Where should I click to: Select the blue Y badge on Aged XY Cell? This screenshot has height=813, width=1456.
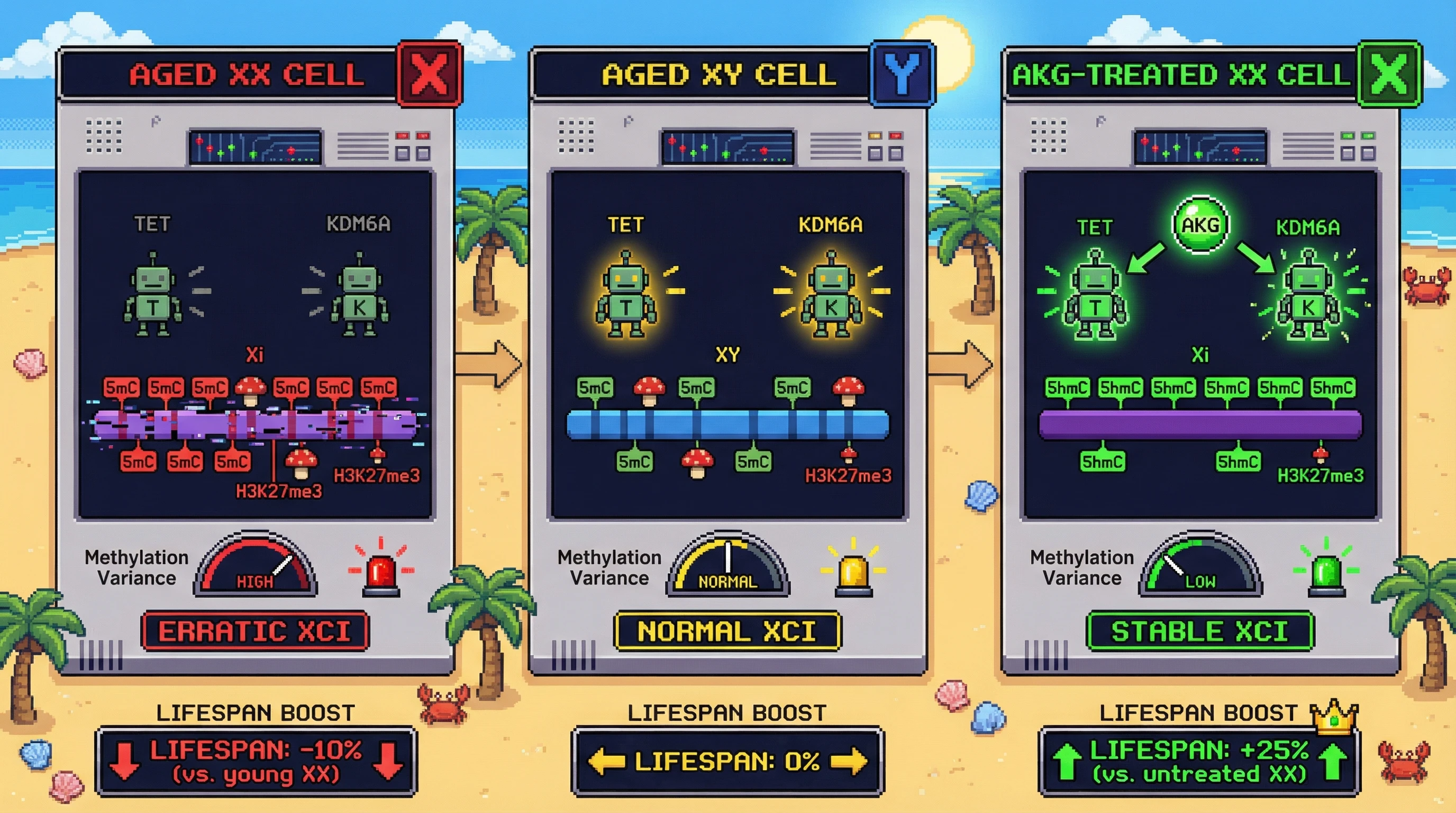pyautogui.click(x=902, y=74)
